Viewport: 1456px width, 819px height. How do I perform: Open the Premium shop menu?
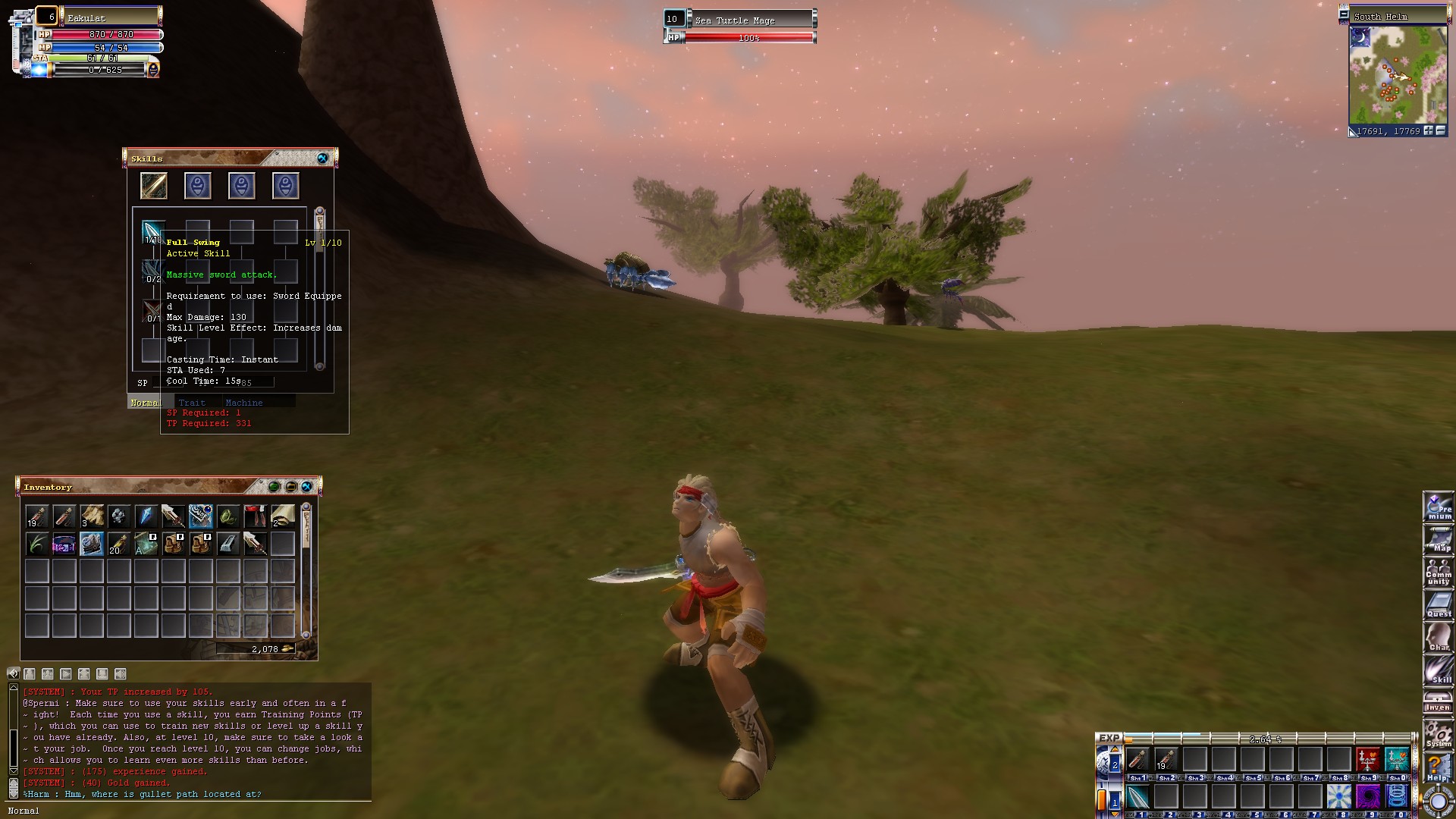1439,507
